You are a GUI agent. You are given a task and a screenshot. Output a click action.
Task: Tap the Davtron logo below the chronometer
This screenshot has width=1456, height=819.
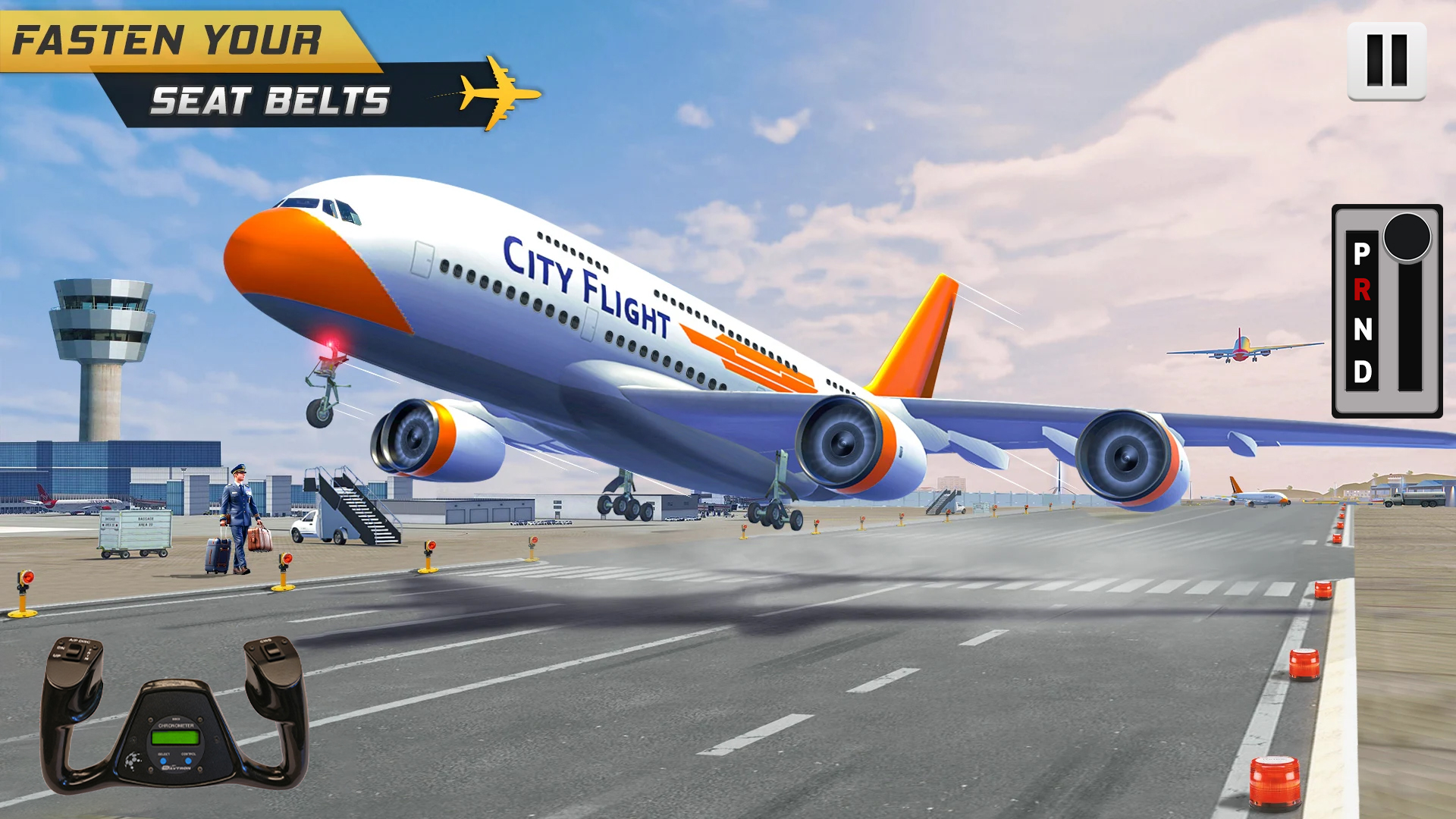point(177,769)
